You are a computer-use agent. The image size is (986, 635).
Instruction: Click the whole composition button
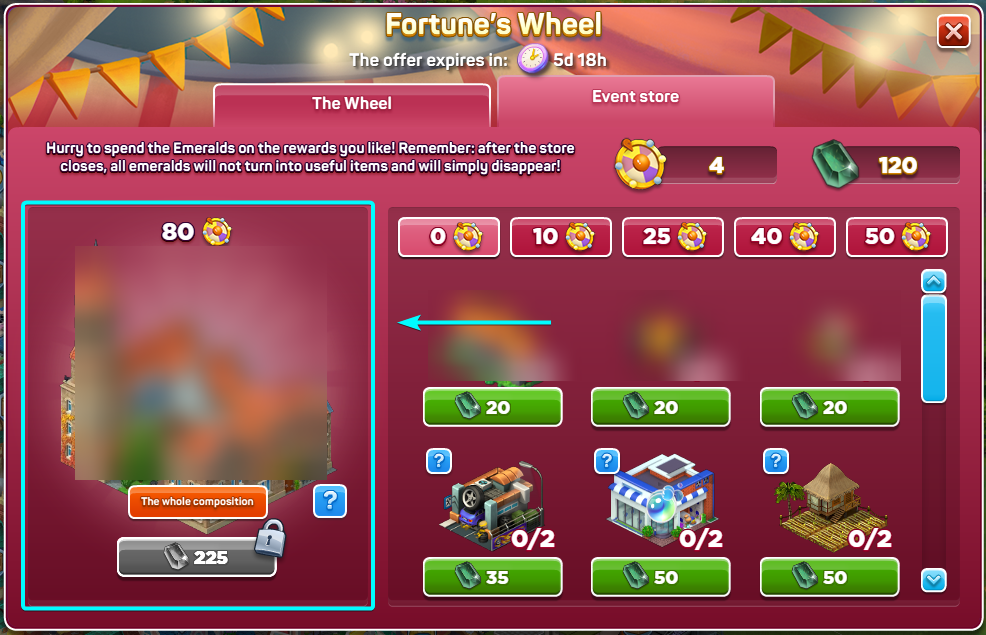[x=197, y=502]
